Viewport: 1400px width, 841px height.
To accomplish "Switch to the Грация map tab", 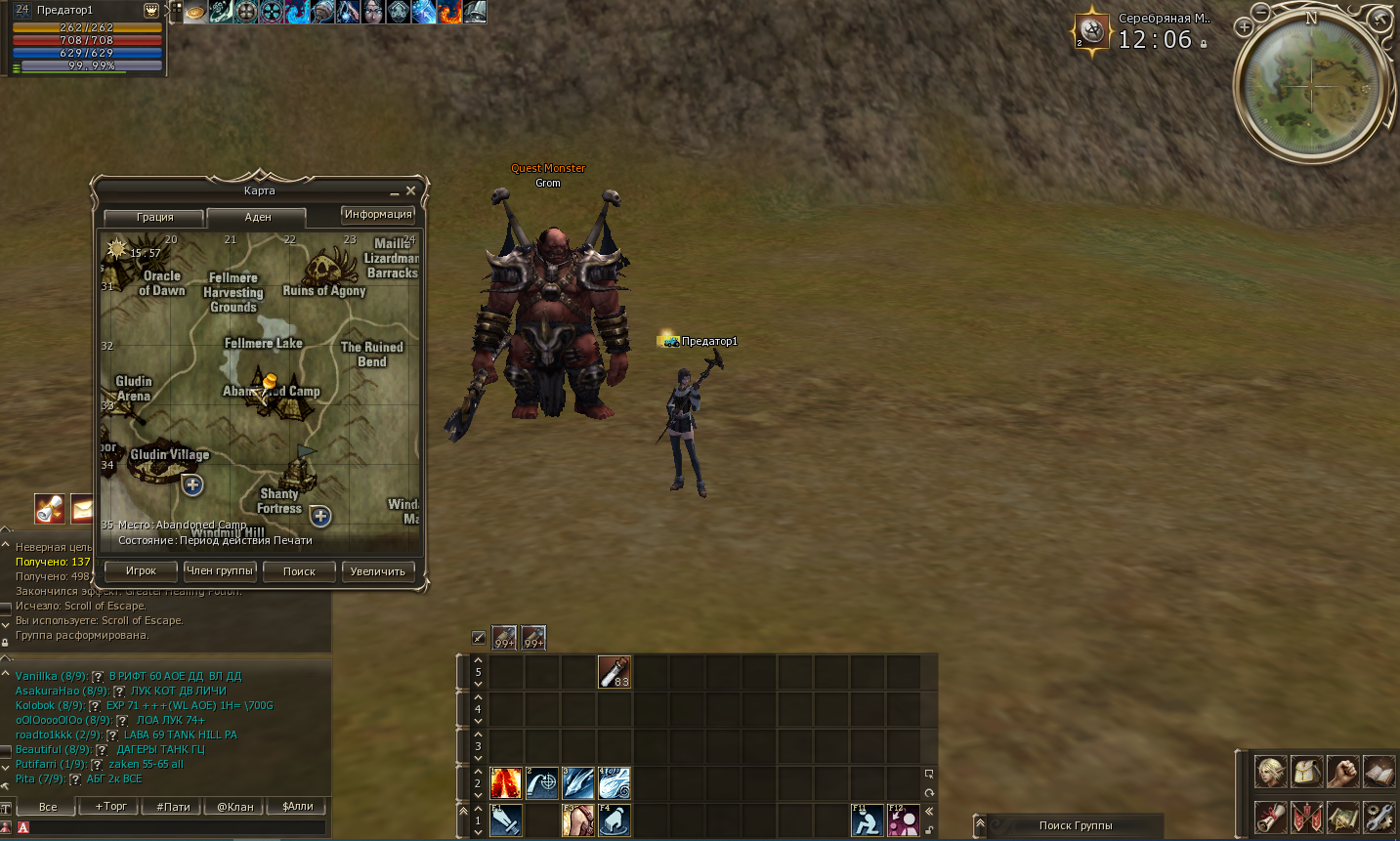I will (152, 217).
